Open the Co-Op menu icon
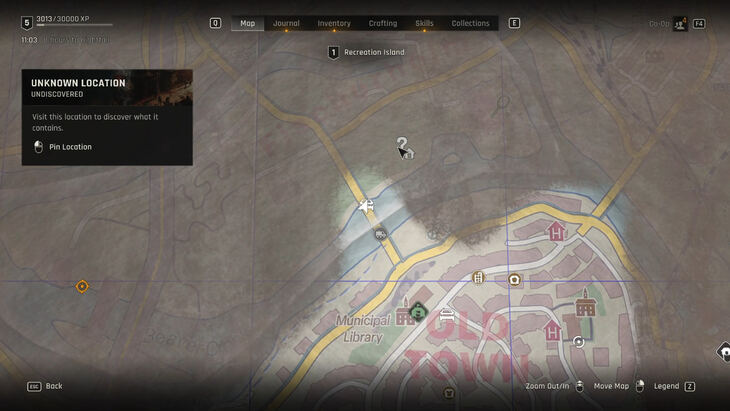Screen dimensions: 730x411 click(x=680, y=23)
